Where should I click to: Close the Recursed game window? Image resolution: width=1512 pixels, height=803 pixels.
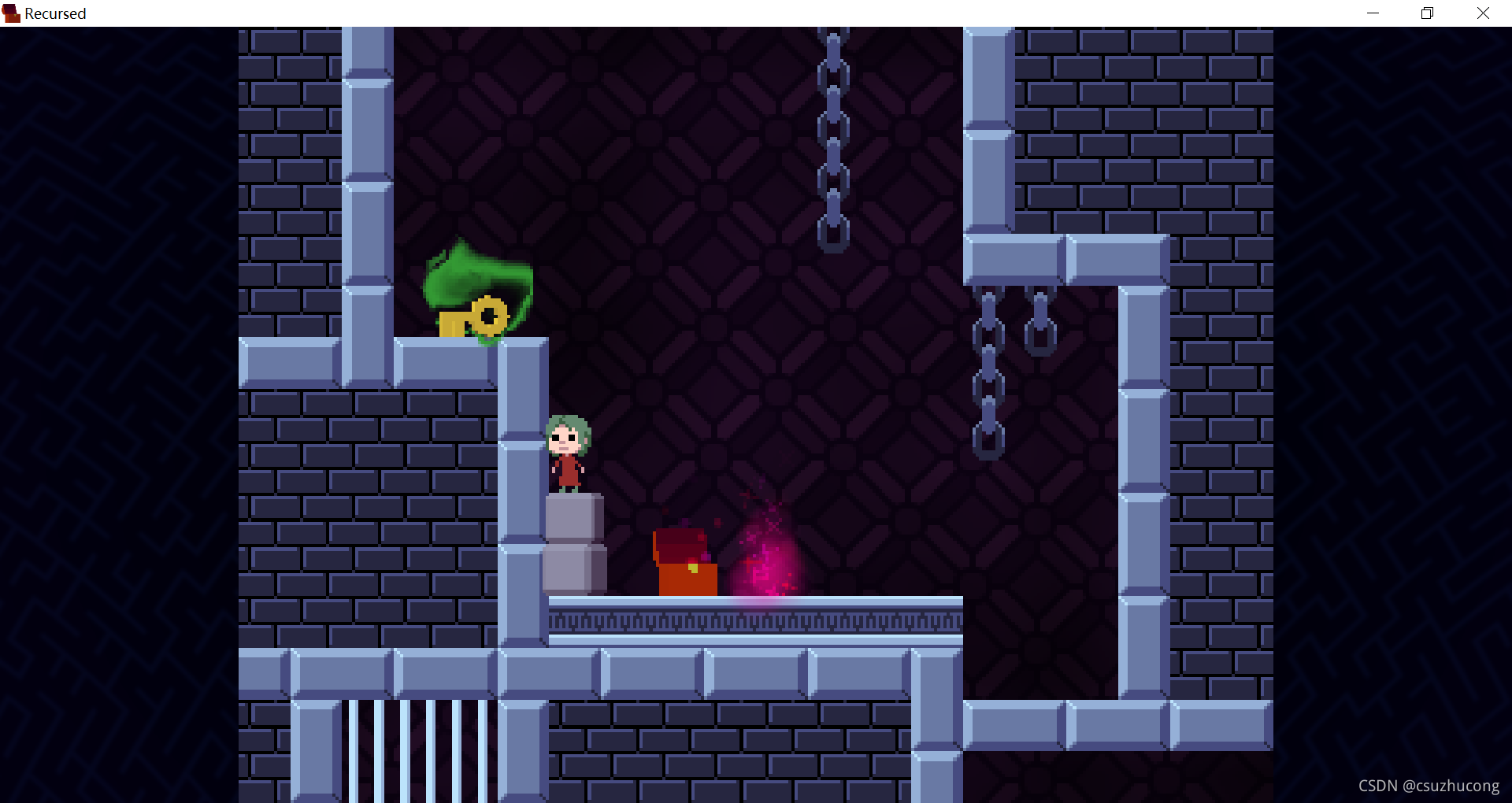pyautogui.click(x=1483, y=13)
